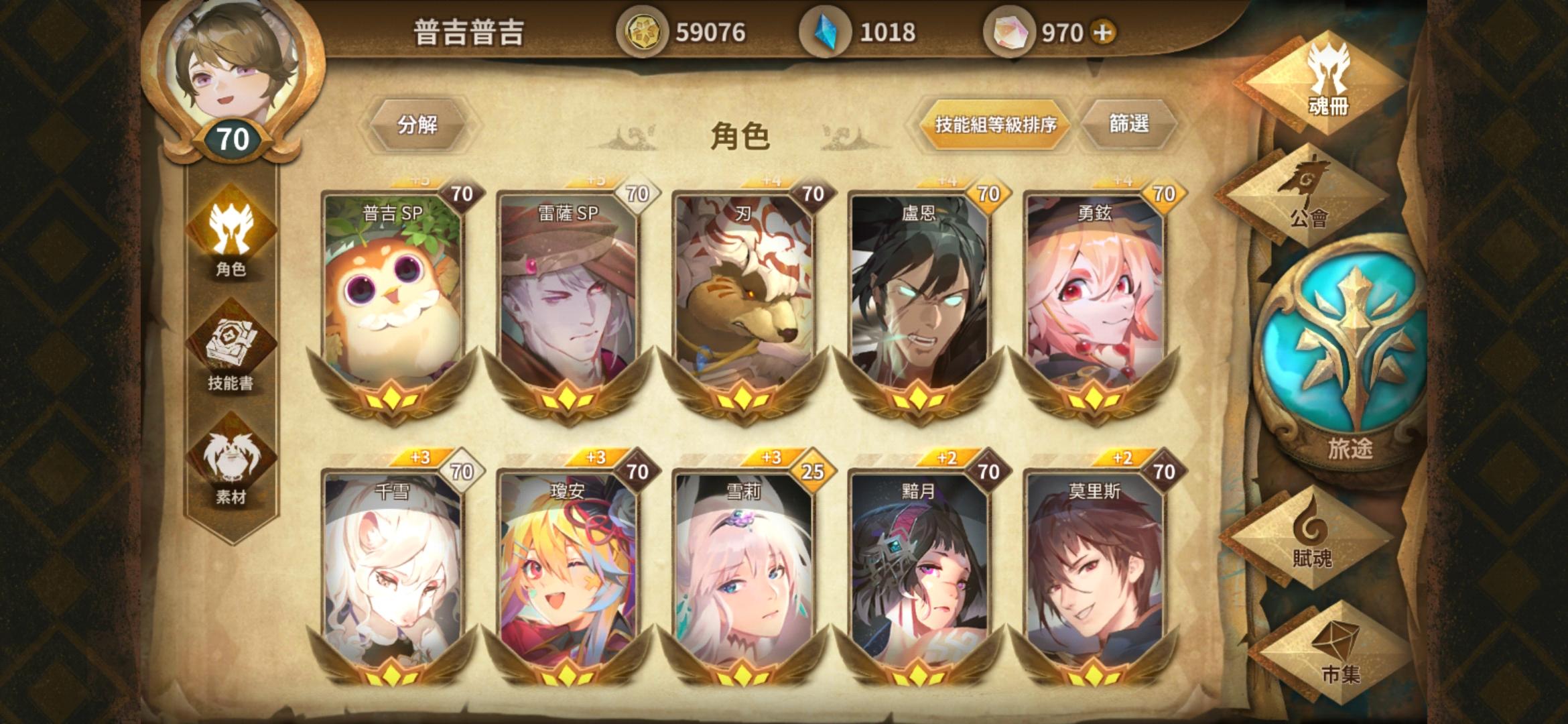This screenshot has height=724, width=1568.
Task: Tap the + button to buy crystals
Action: 1104,30
